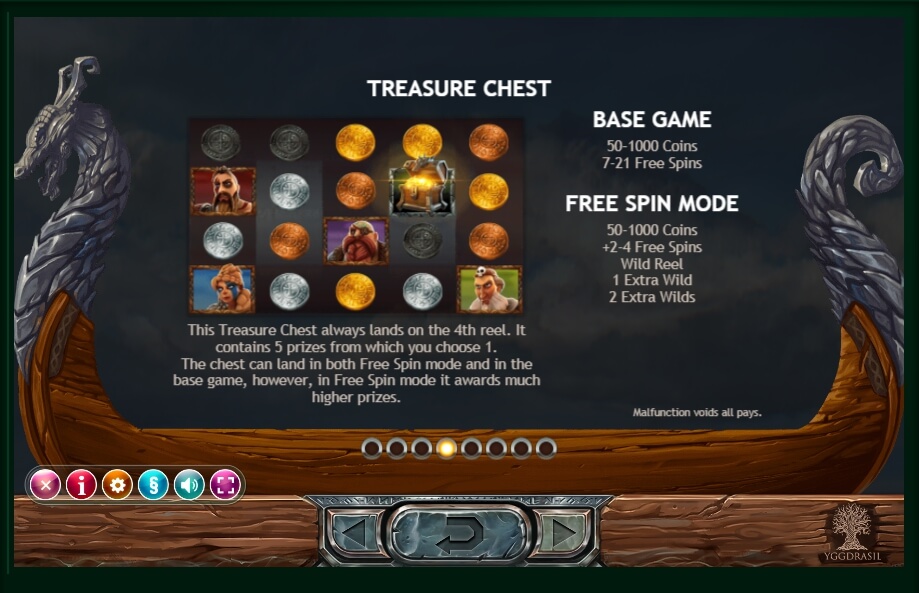Click the Yggdrasil tree logo

coord(853,528)
